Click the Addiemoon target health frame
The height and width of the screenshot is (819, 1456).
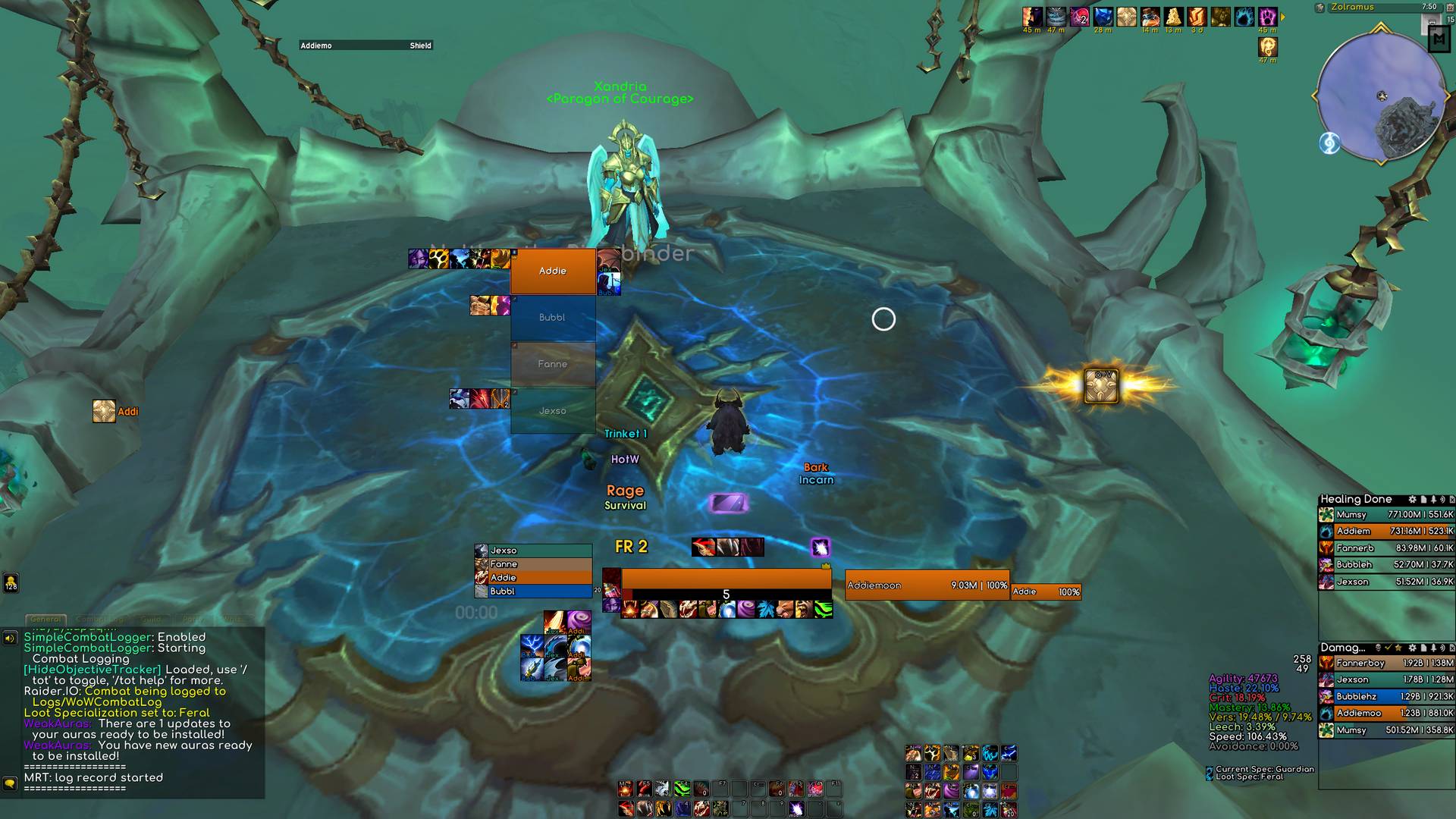pos(927,585)
